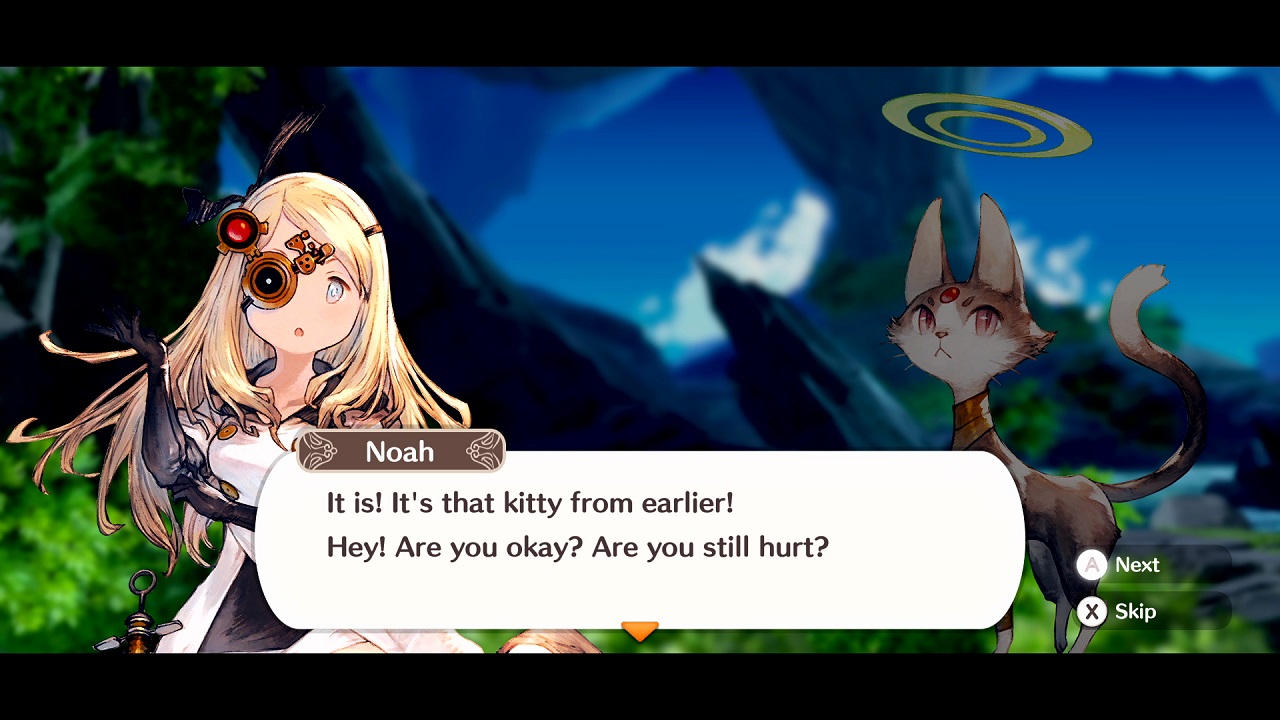
Task: Click the circular X button icon
Action: tap(1091, 611)
